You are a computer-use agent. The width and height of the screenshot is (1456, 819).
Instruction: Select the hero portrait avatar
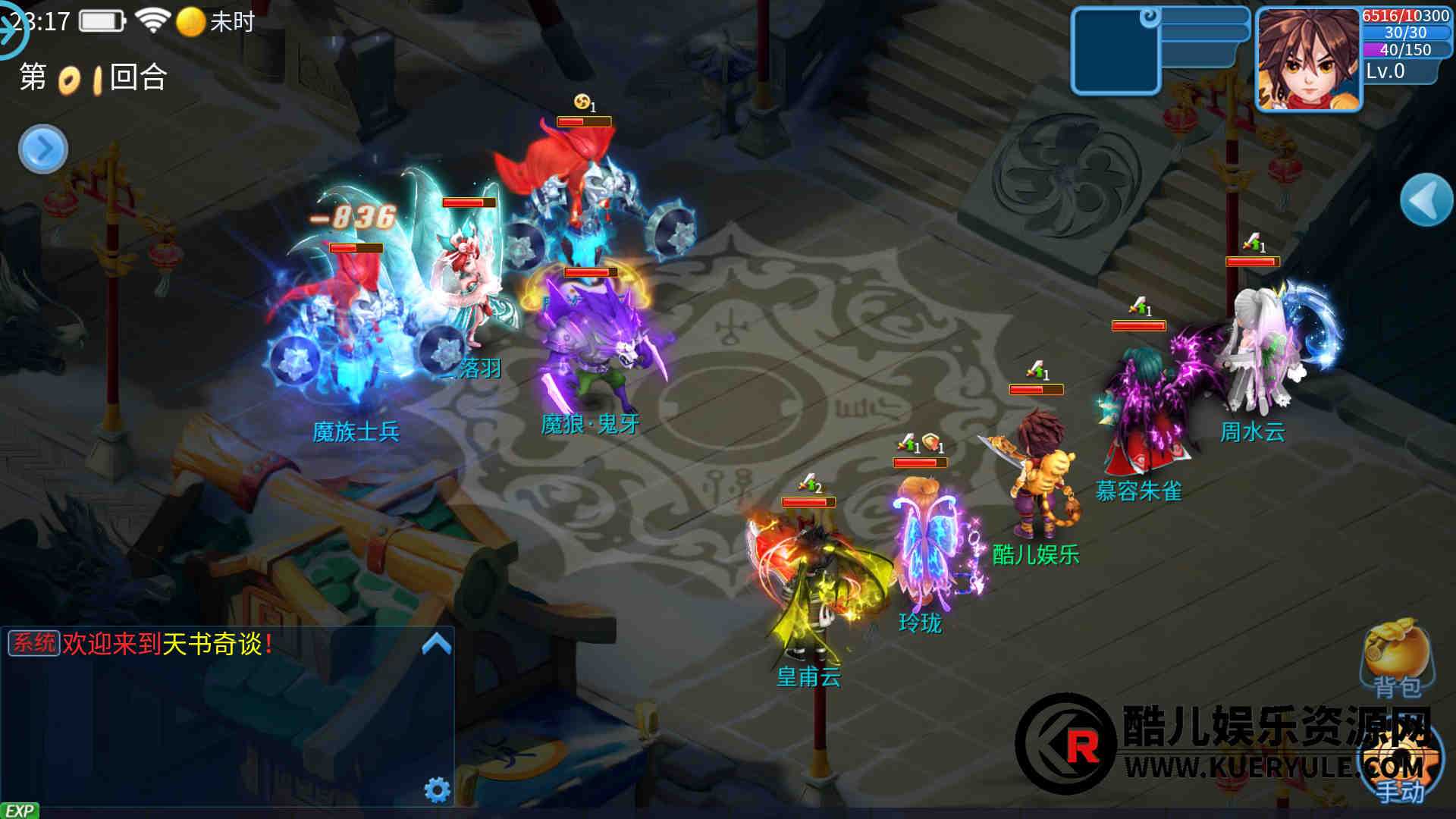(x=1308, y=60)
